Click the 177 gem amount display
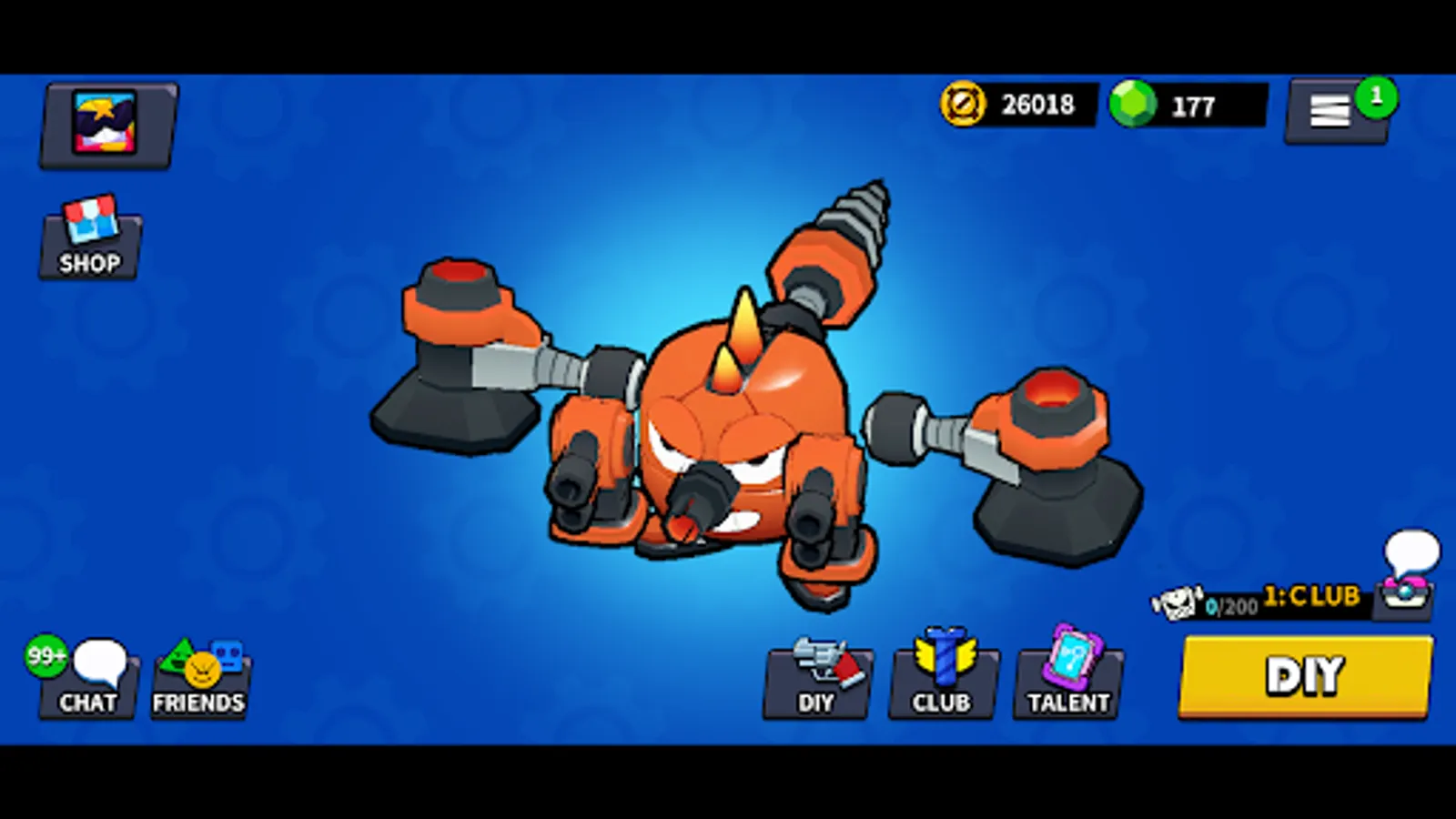 (x=1192, y=105)
